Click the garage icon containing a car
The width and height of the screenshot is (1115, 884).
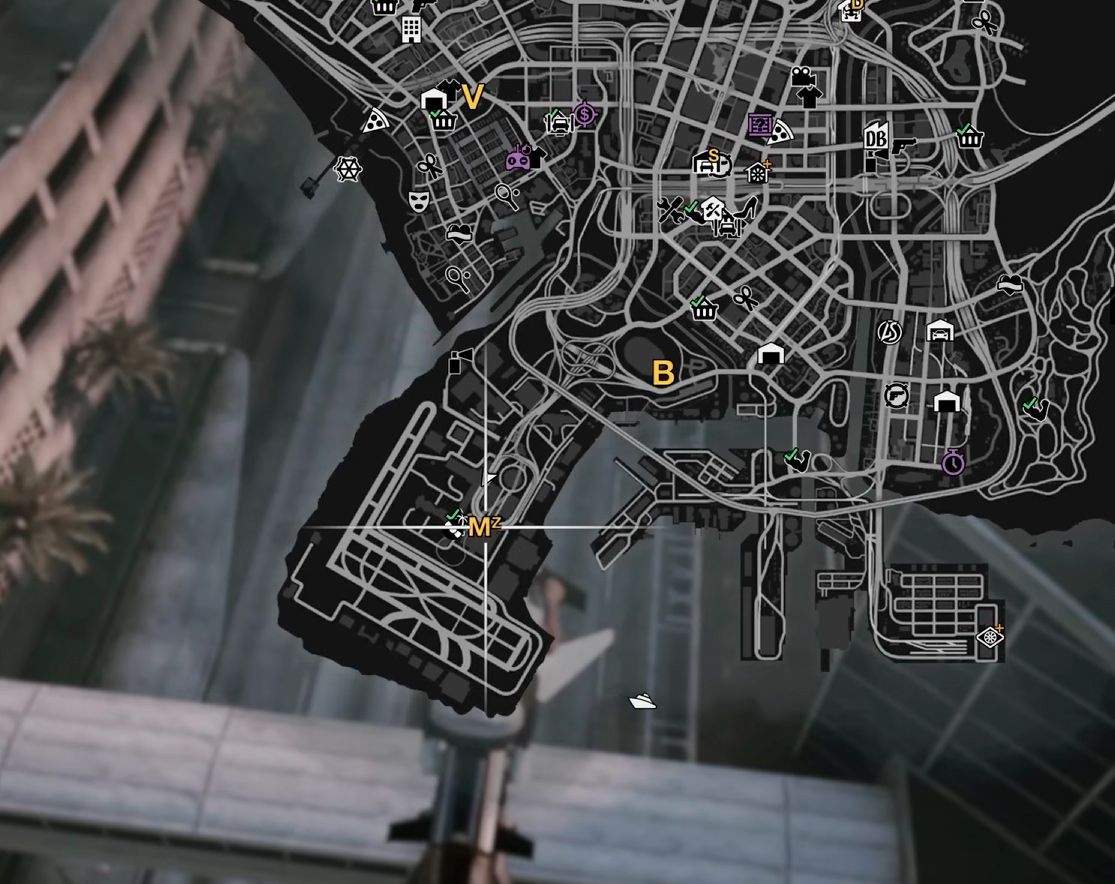940,331
